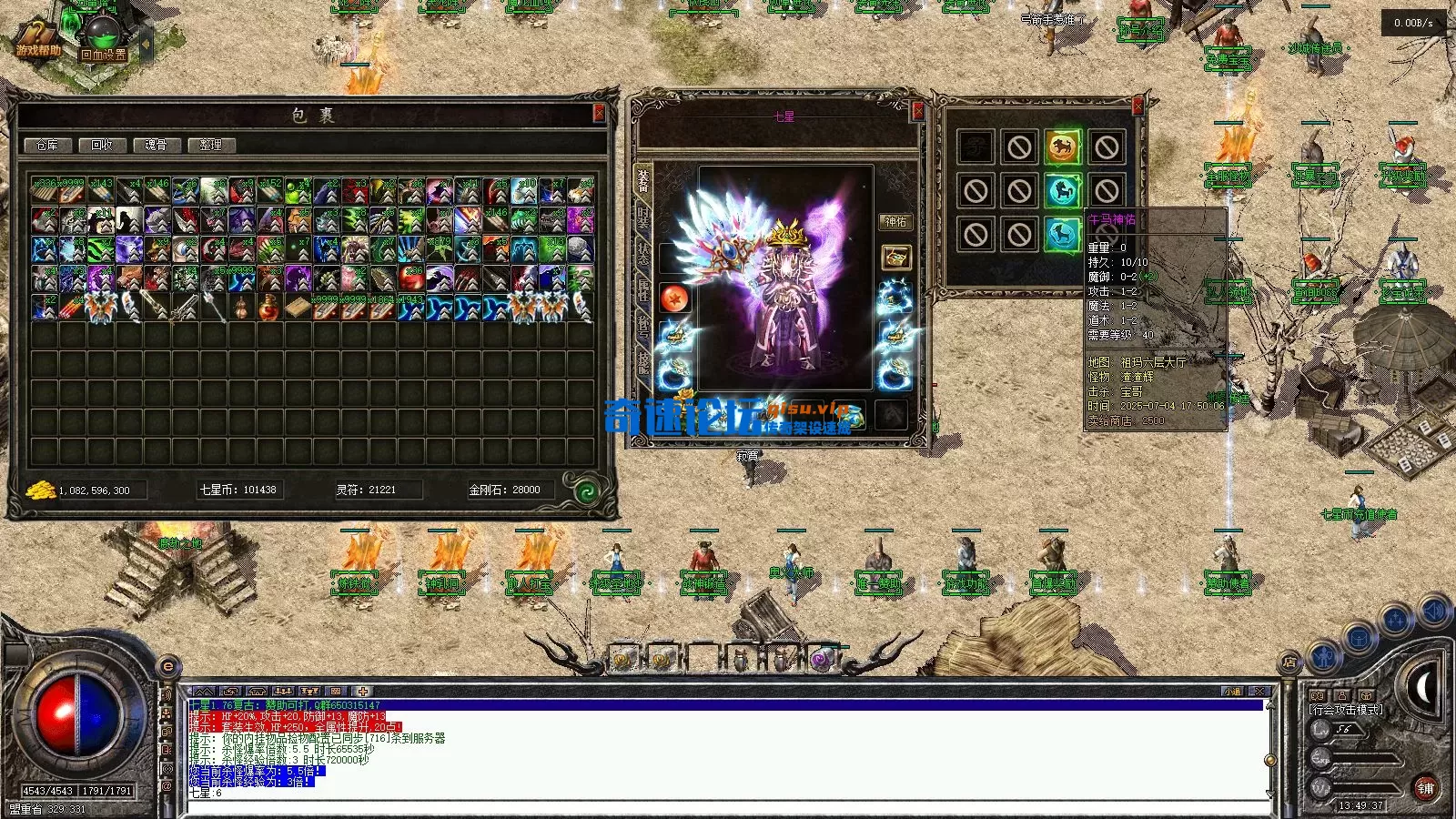Close the 七星 character equipment panel

(x=917, y=111)
